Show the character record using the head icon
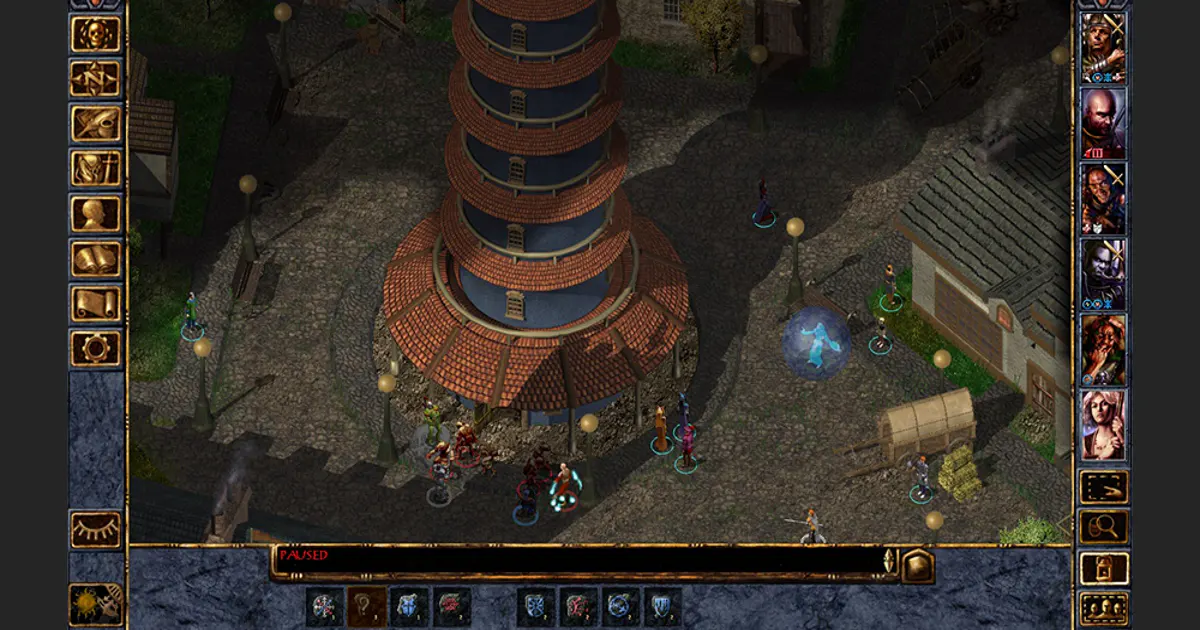The width and height of the screenshot is (1200, 630). [x=96, y=214]
